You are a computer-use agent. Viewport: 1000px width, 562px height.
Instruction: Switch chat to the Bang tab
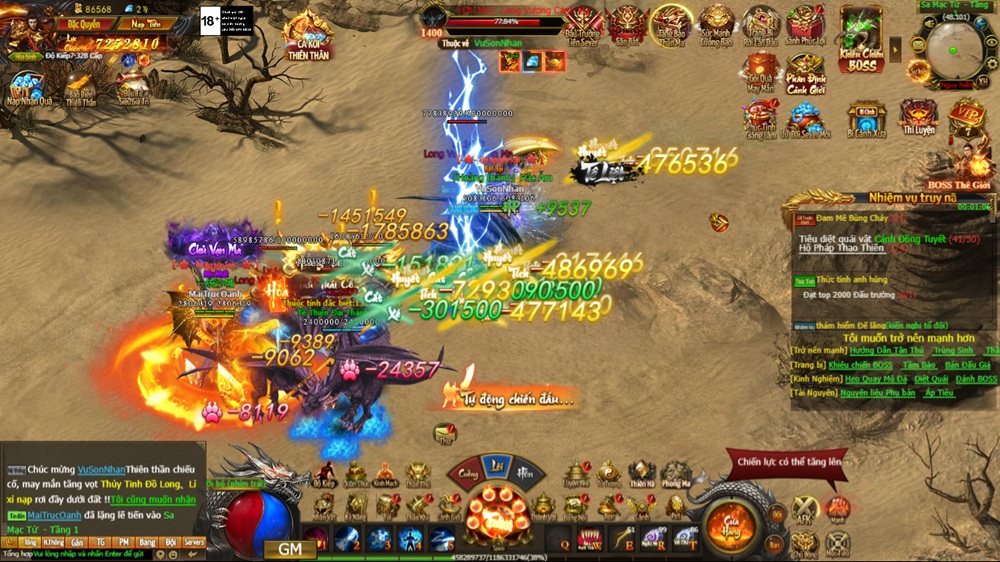[x=148, y=541]
